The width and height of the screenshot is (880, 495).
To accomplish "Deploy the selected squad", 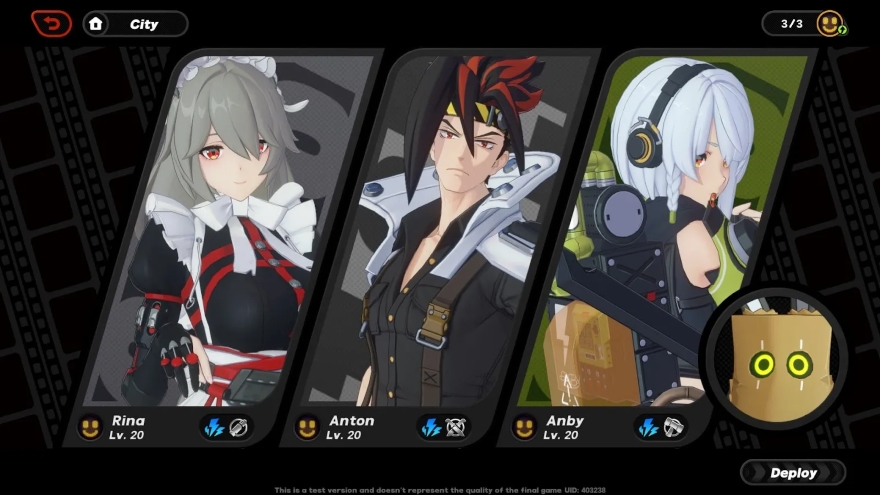I will click(793, 473).
